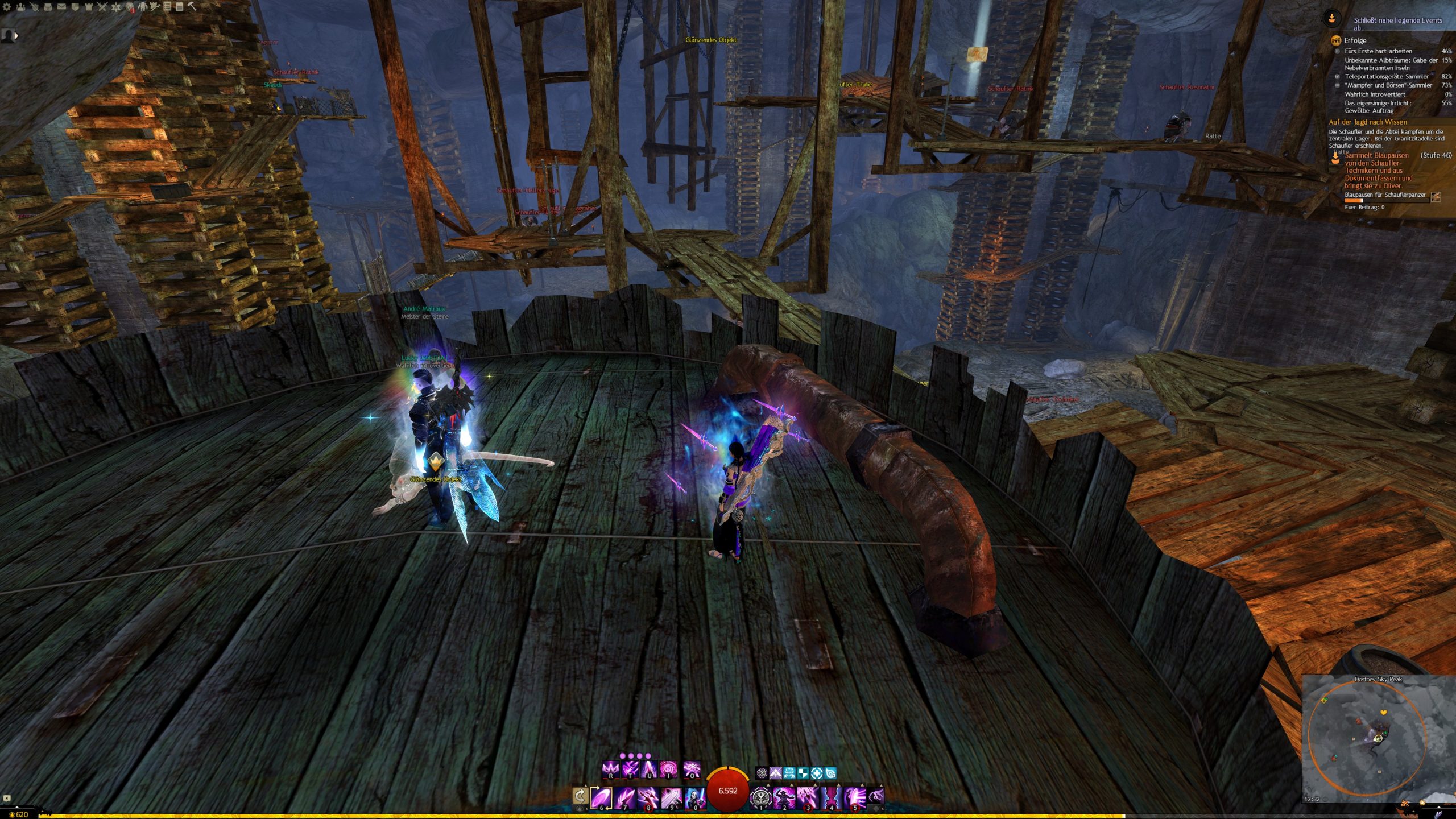Image resolution: width=1456 pixels, height=819 pixels.
Task: Open the inventory bag icon
Action: 48,7
